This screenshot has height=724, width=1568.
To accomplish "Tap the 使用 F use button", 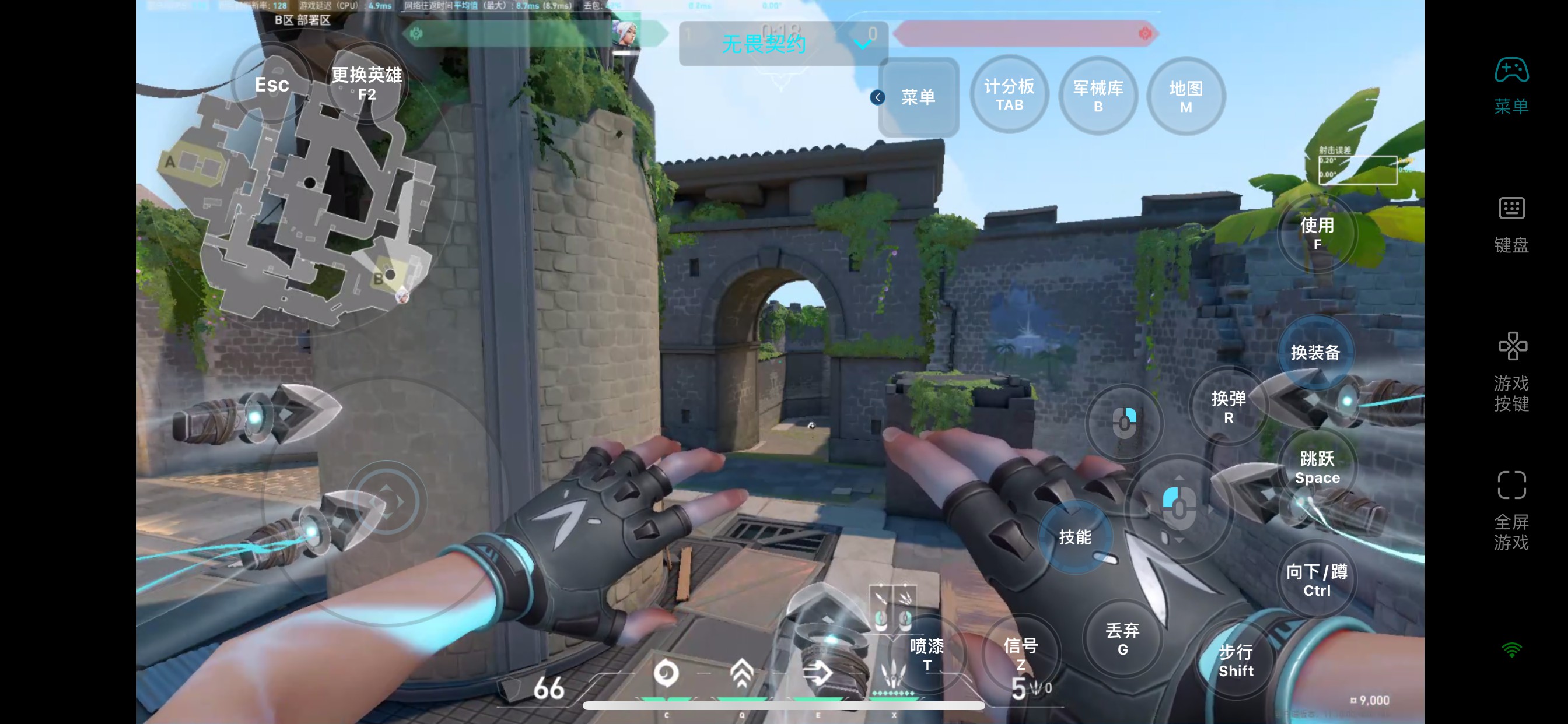I will coord(1317,233).
